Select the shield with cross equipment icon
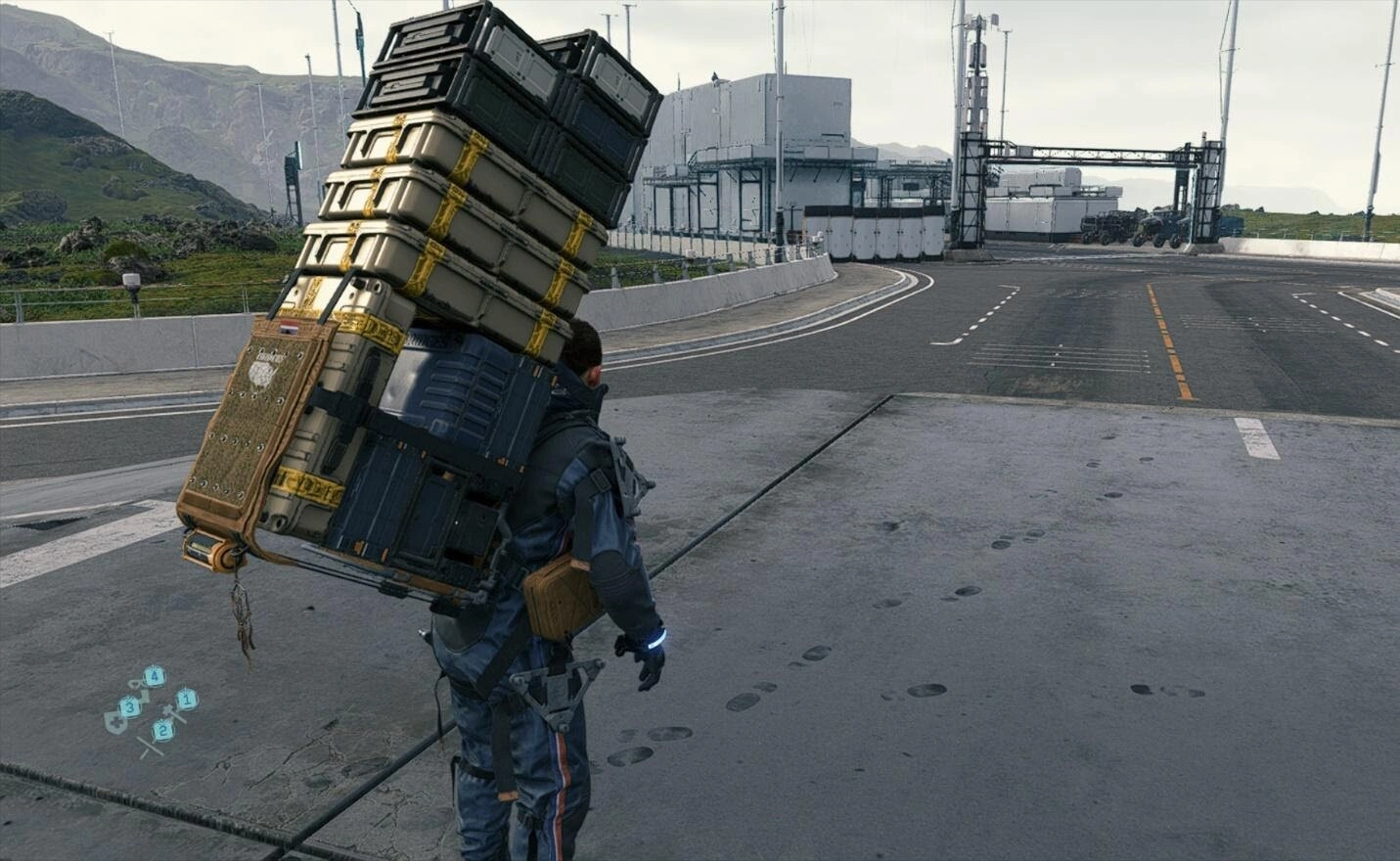The image size is (1400, 861). 114,722
